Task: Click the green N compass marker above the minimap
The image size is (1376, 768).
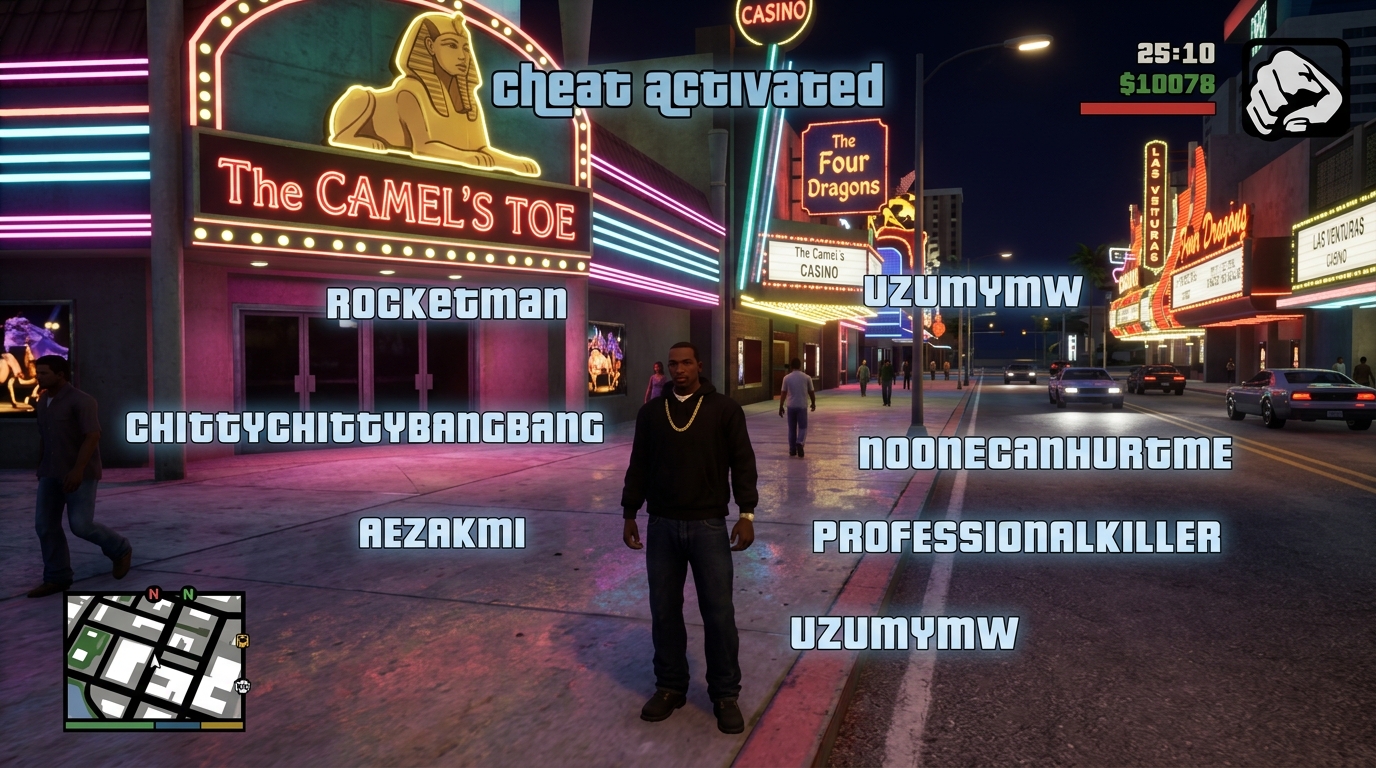Action: click(x=186, y=594)
